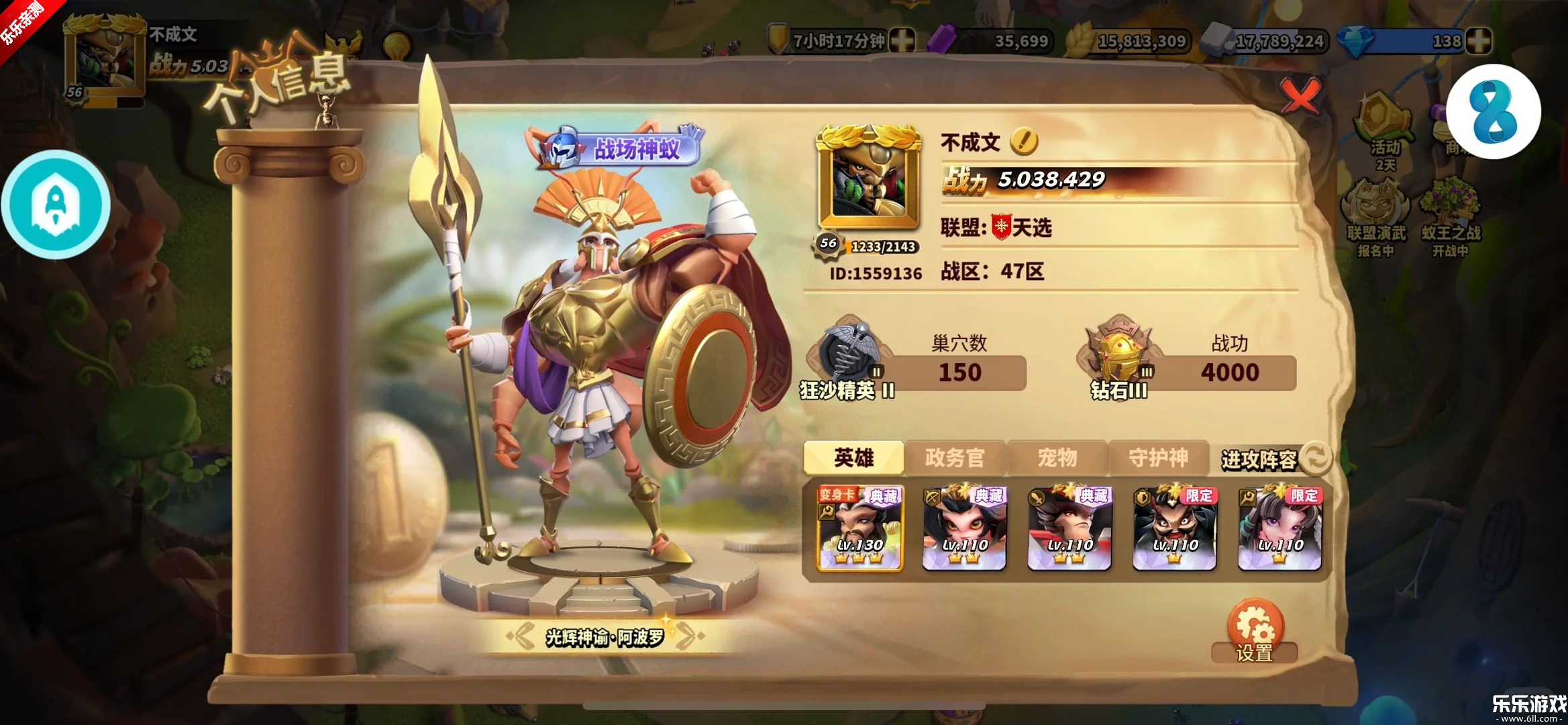Open the 宠物 tab
The width and height of the screenshot is (1568, 725).
1057,458
